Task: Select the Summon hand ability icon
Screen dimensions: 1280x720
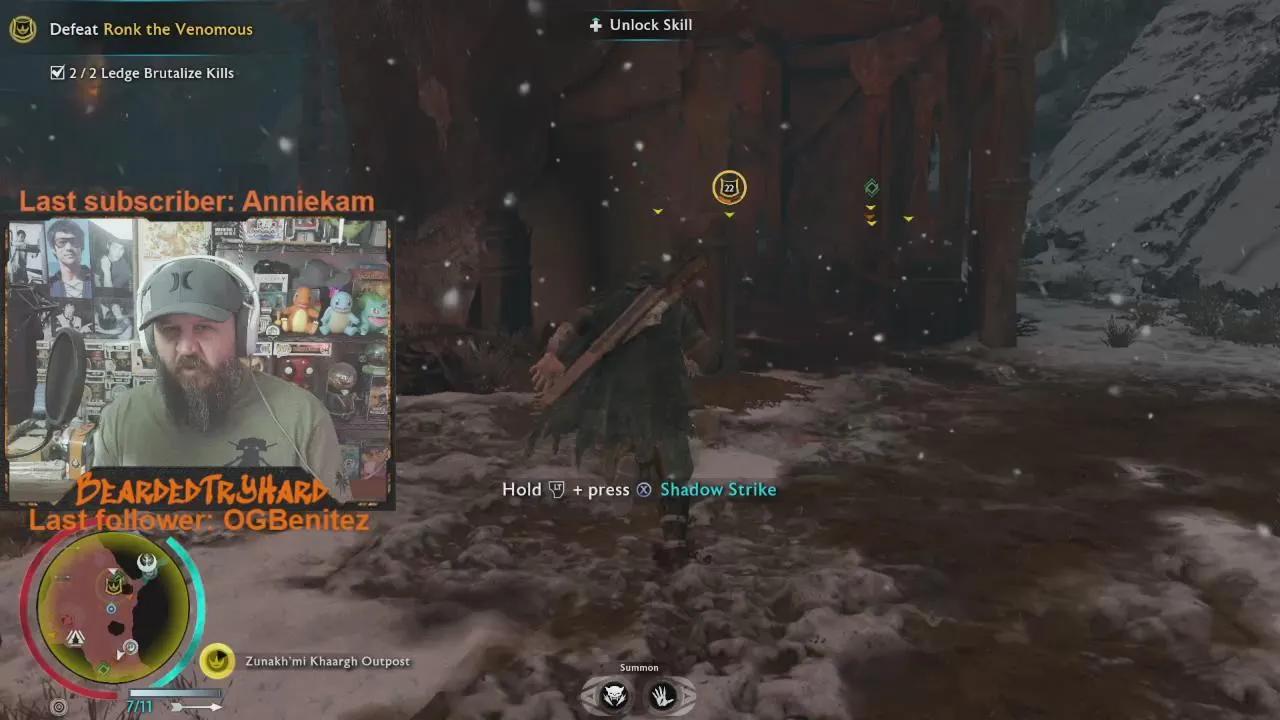Action: [665, 697]
